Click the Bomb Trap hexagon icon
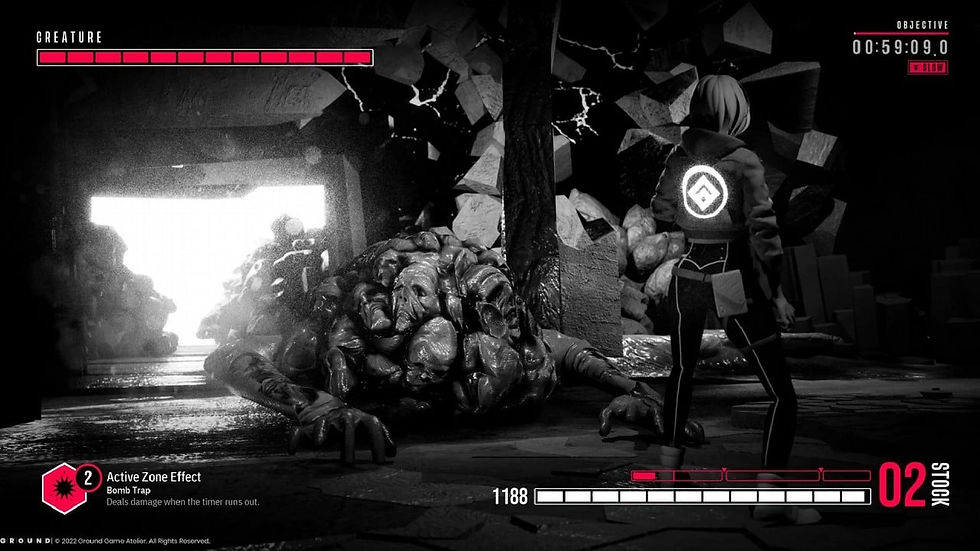The width and height of the screenshot is (980, 551). (61, 487)
